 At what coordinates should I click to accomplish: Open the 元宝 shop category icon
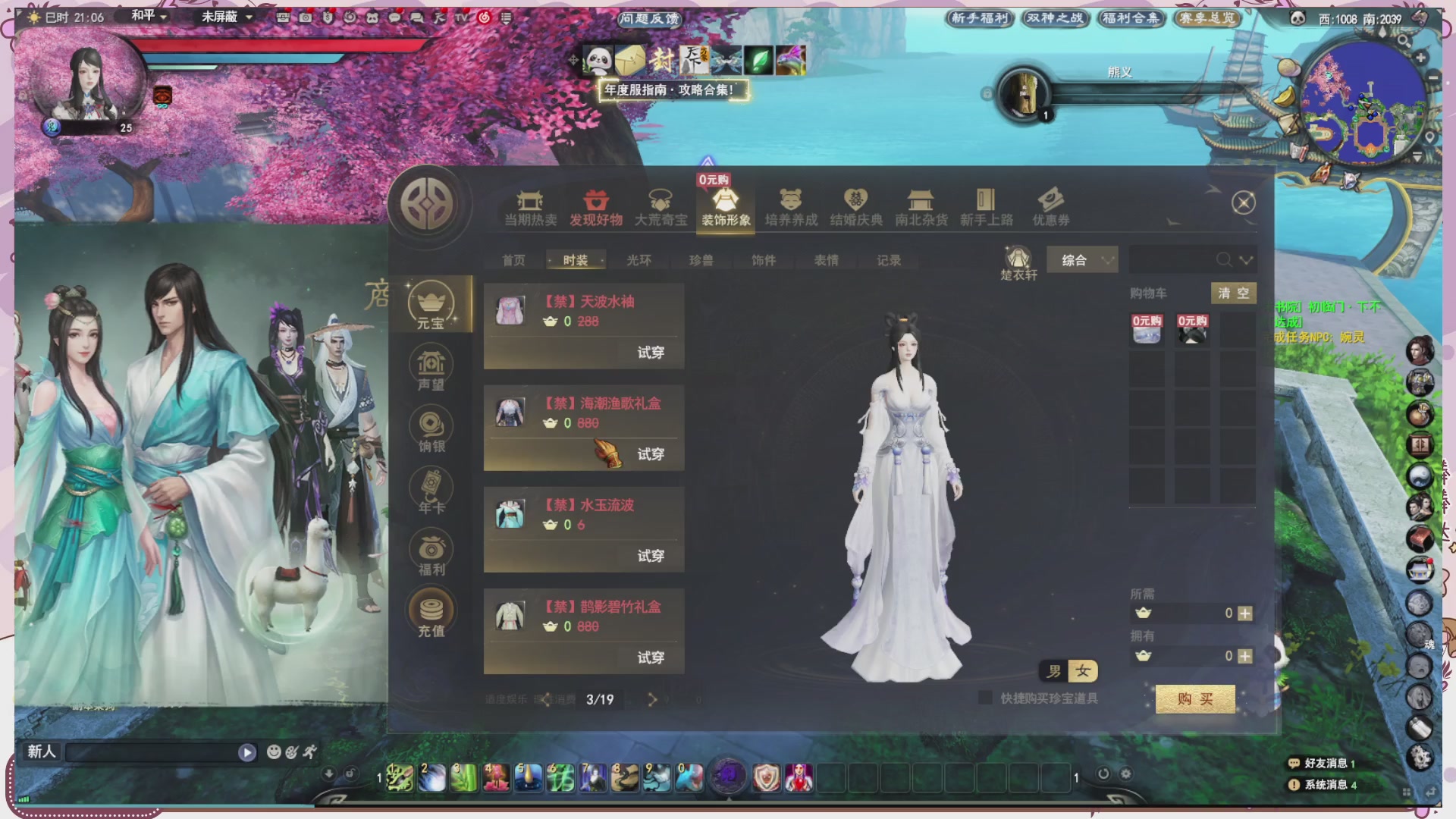pyautogui.click(x=431, y=302)
